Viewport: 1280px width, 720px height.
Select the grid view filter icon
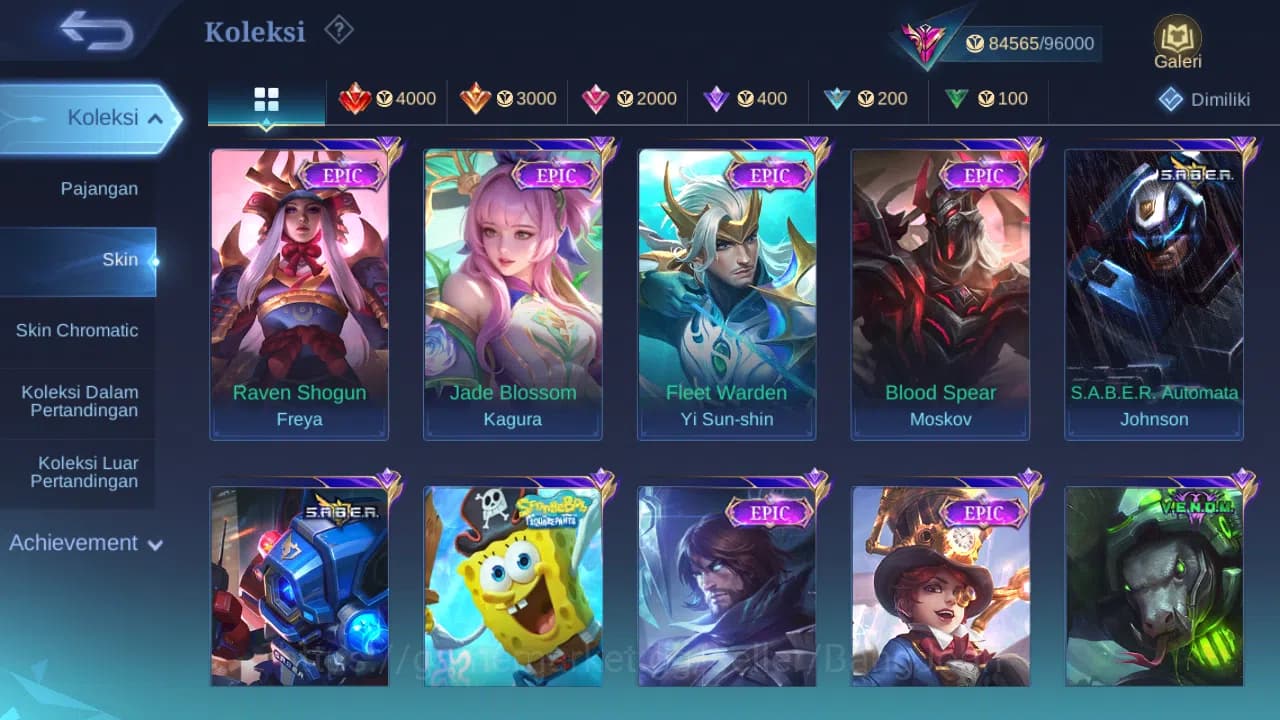coord(265,99)
